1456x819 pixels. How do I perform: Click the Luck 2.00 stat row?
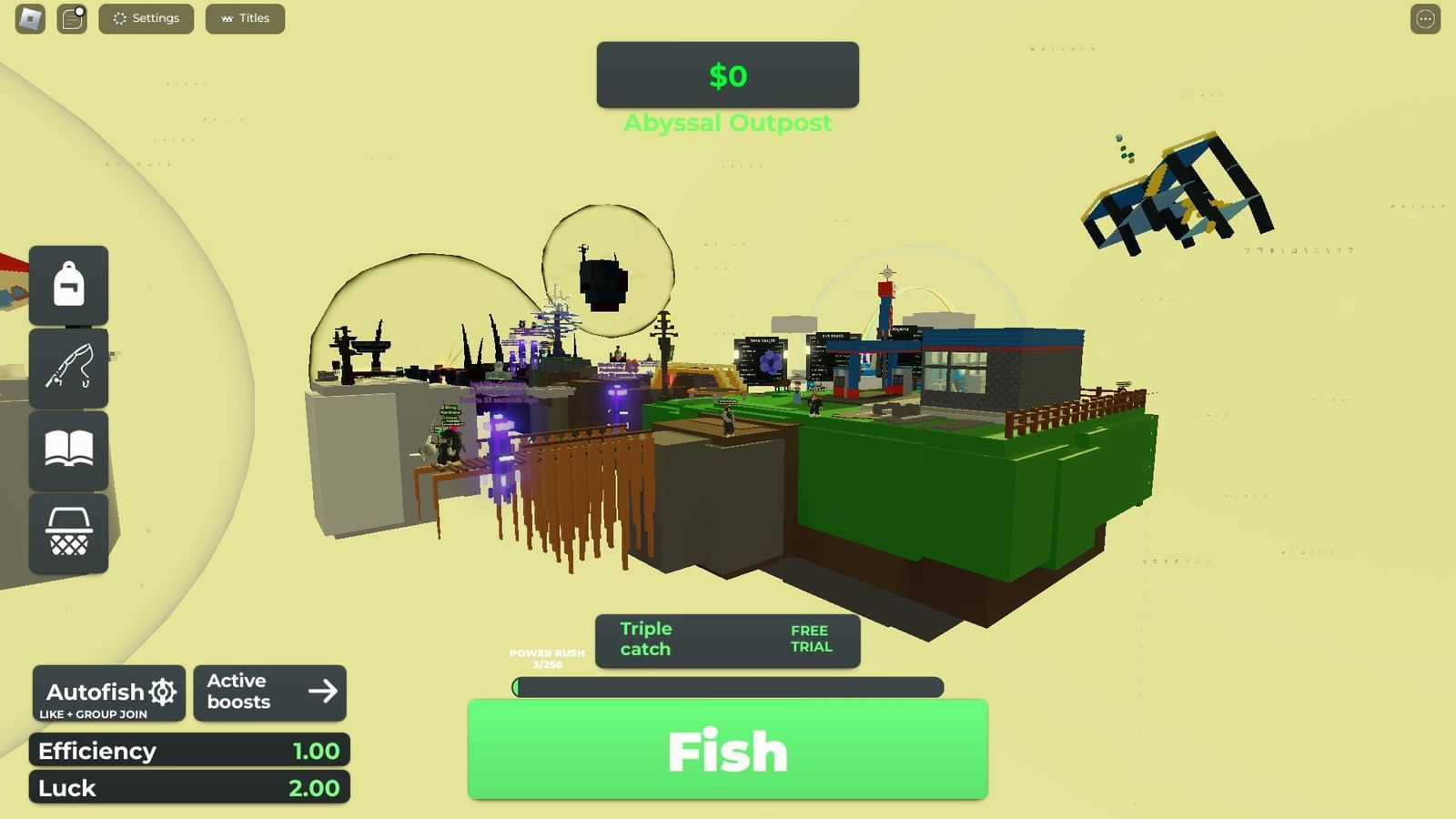tap(188, 788)
